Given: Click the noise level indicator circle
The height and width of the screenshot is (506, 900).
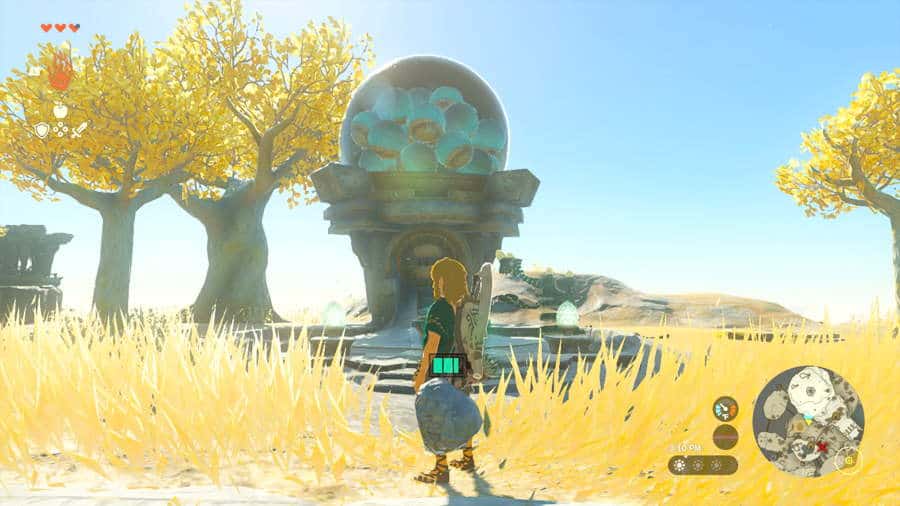Looking at the screenshot, I should pos(725,436).
